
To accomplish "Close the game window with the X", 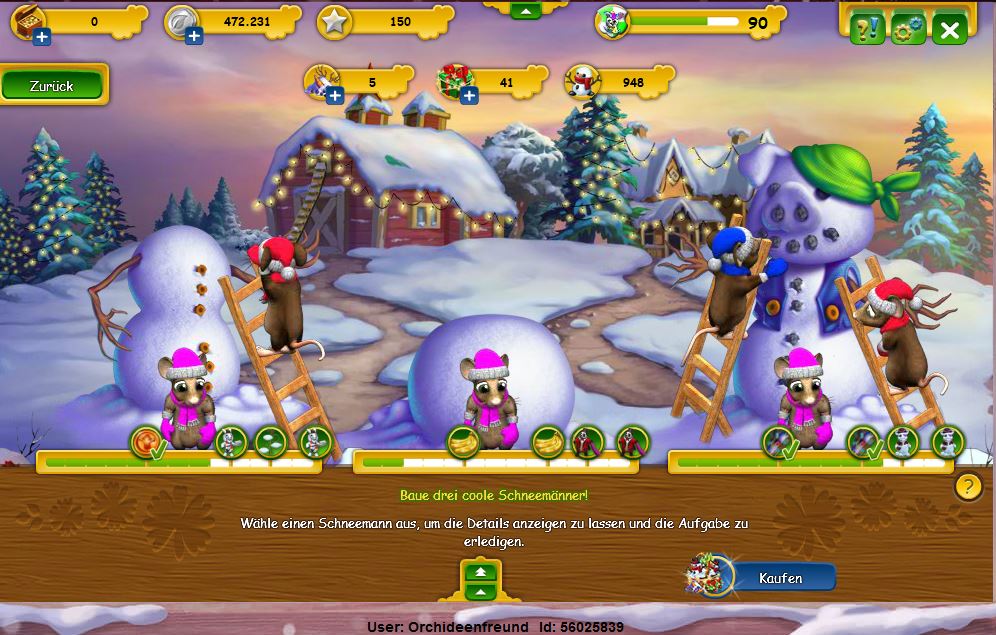I will 949,30.
